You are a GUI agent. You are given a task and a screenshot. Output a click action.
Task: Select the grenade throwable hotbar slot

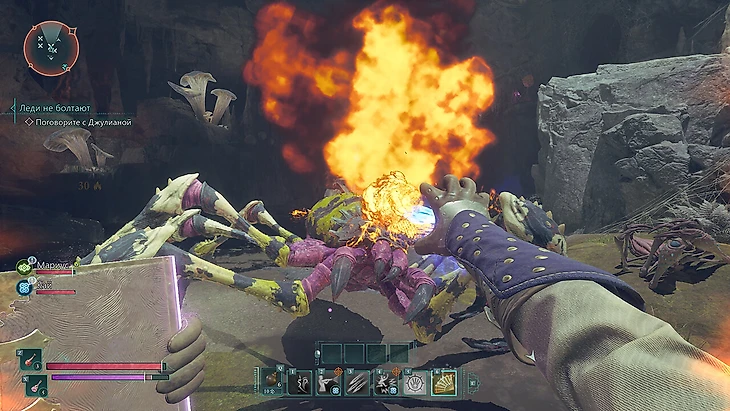pyautogui.click(x=271, y=380)
